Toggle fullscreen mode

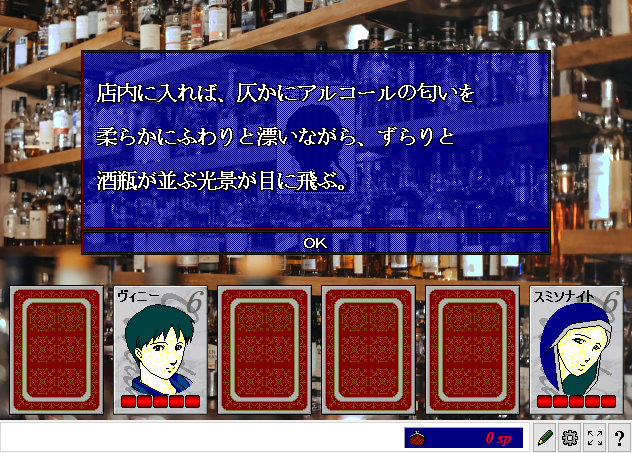coord(595,438)
